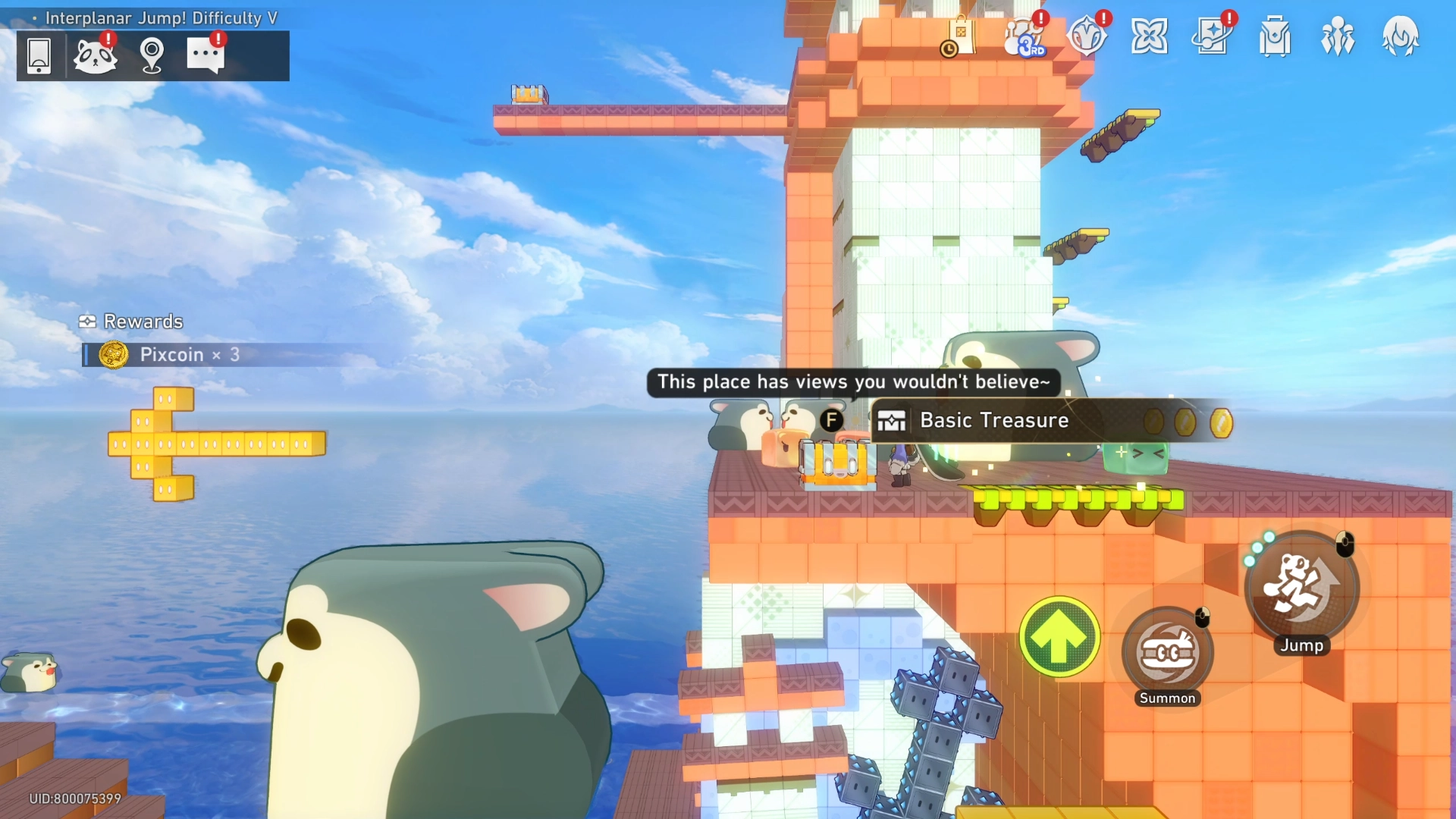Open the Interastral Guide four-petal icon
1456x819 pixels.
coord(1150,36)
